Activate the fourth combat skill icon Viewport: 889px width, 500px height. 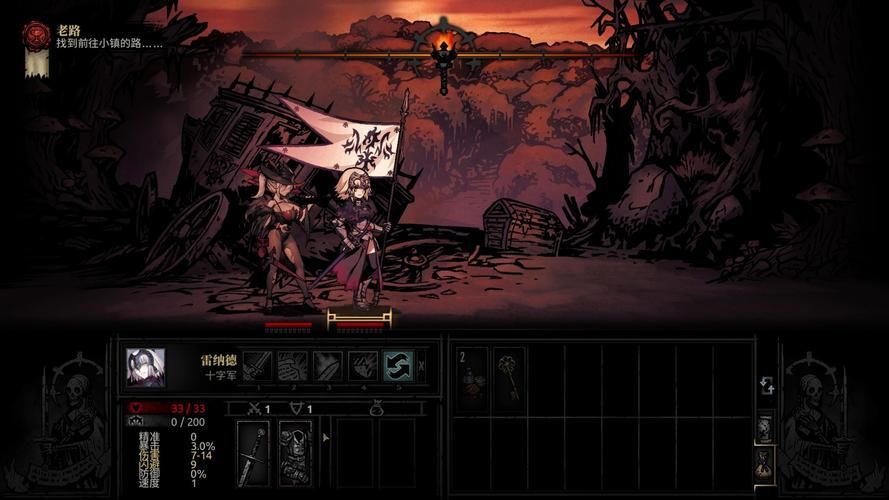point(363,366)
